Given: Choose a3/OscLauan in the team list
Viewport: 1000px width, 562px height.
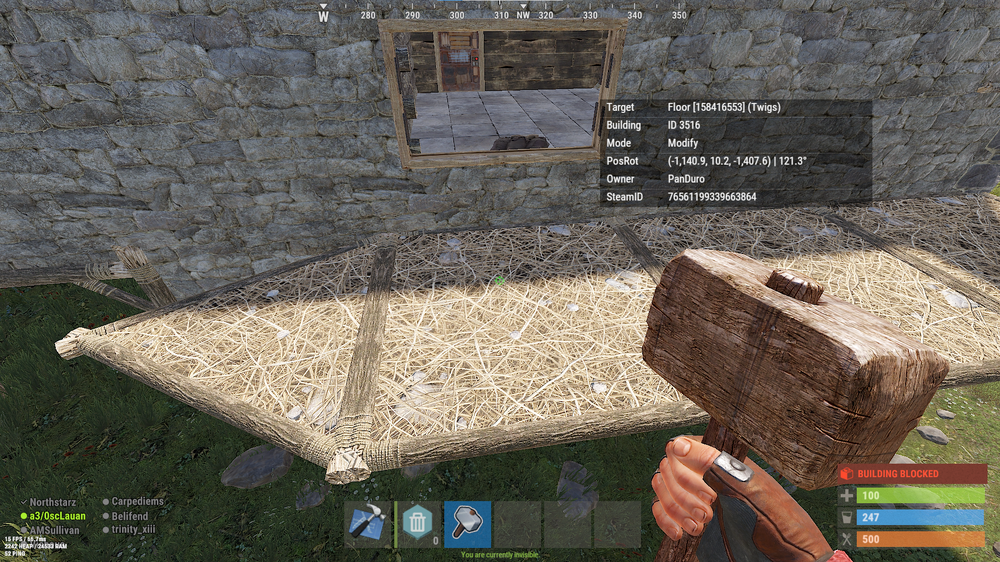Looking at the screenshot, I should 57,516.
